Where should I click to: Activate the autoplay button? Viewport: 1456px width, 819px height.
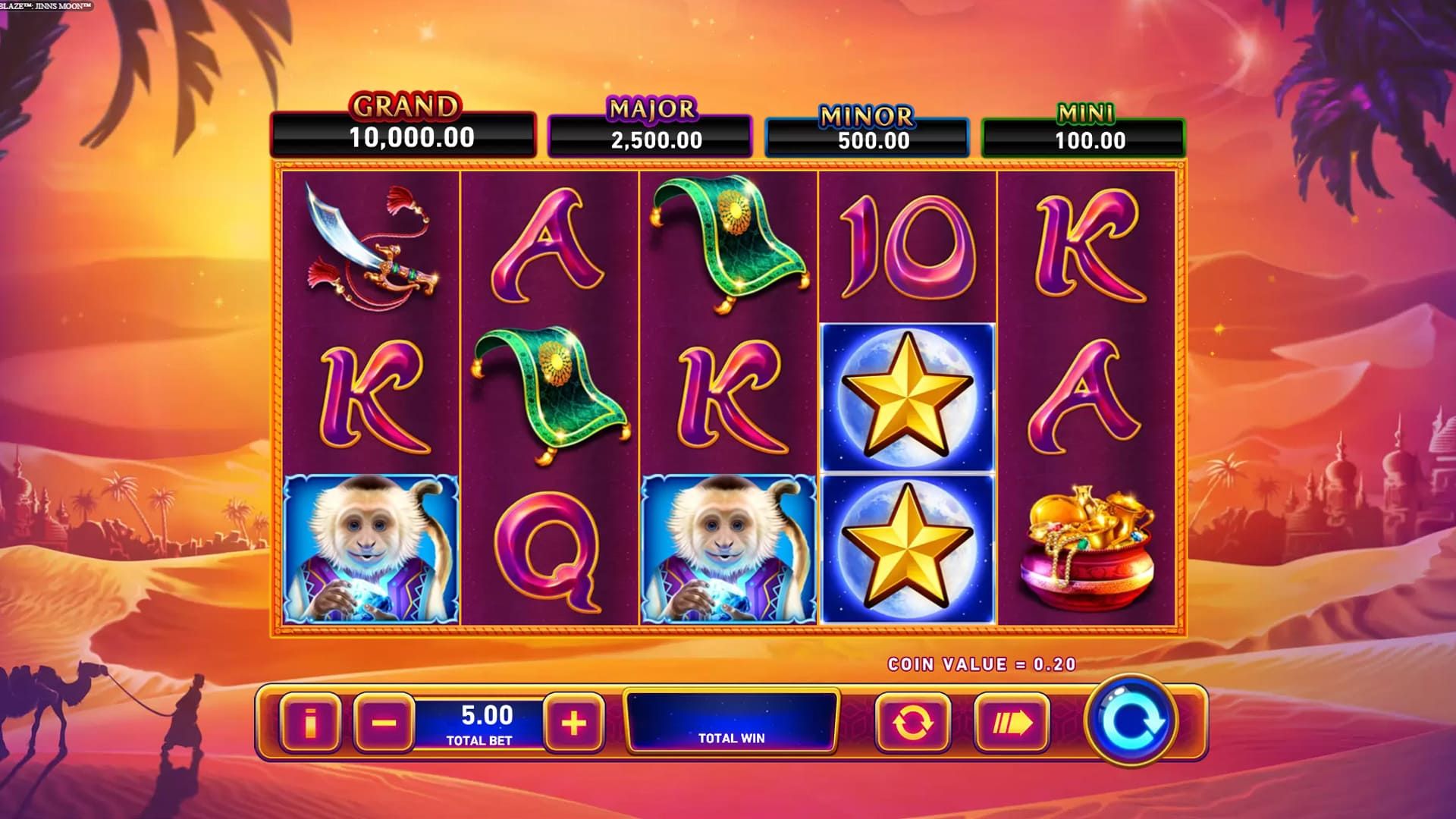pyautogui.click(x=913, y=723)
